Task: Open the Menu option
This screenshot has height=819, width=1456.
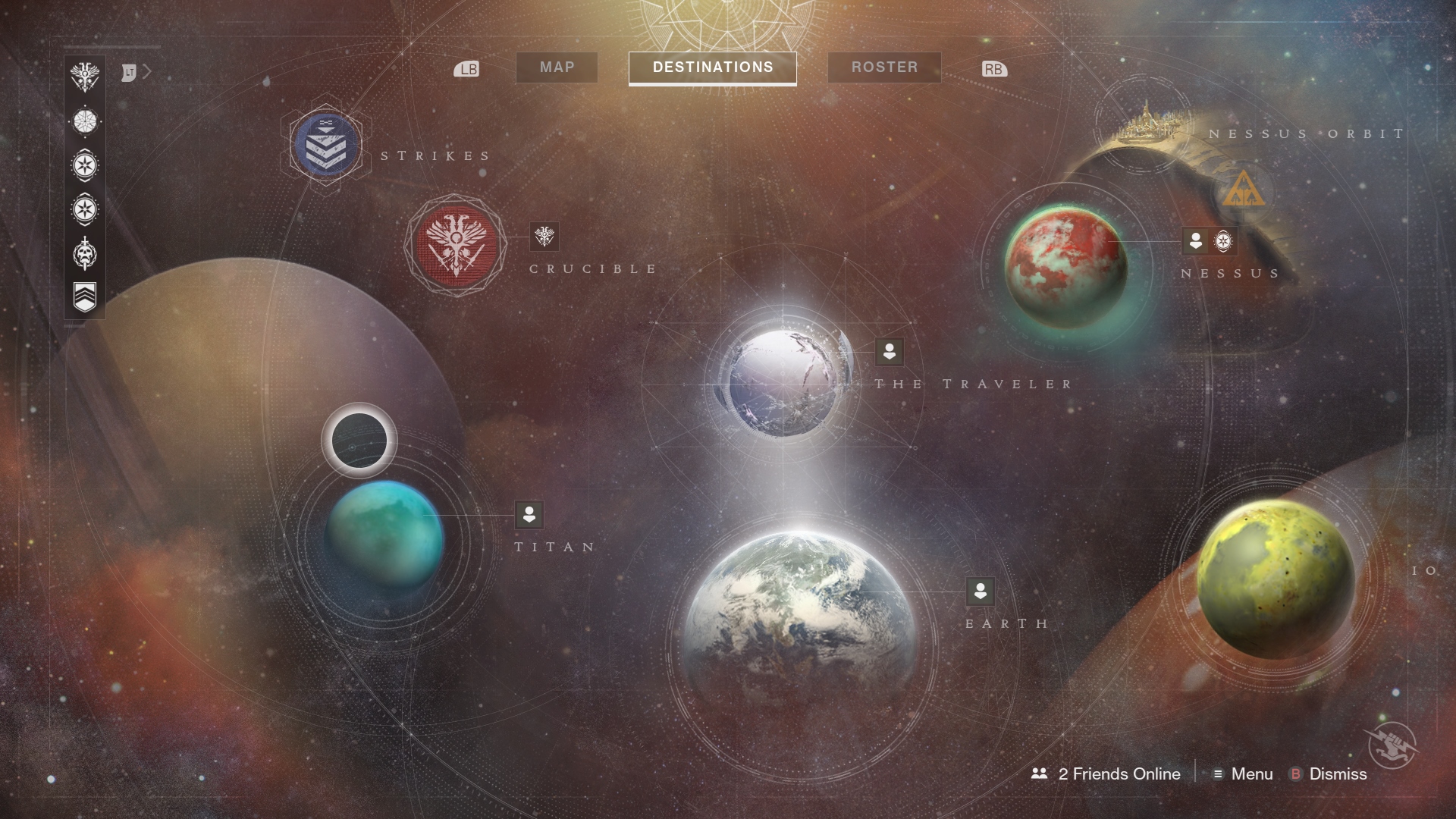Action: pyautogui.click(x=1243, y=774)
